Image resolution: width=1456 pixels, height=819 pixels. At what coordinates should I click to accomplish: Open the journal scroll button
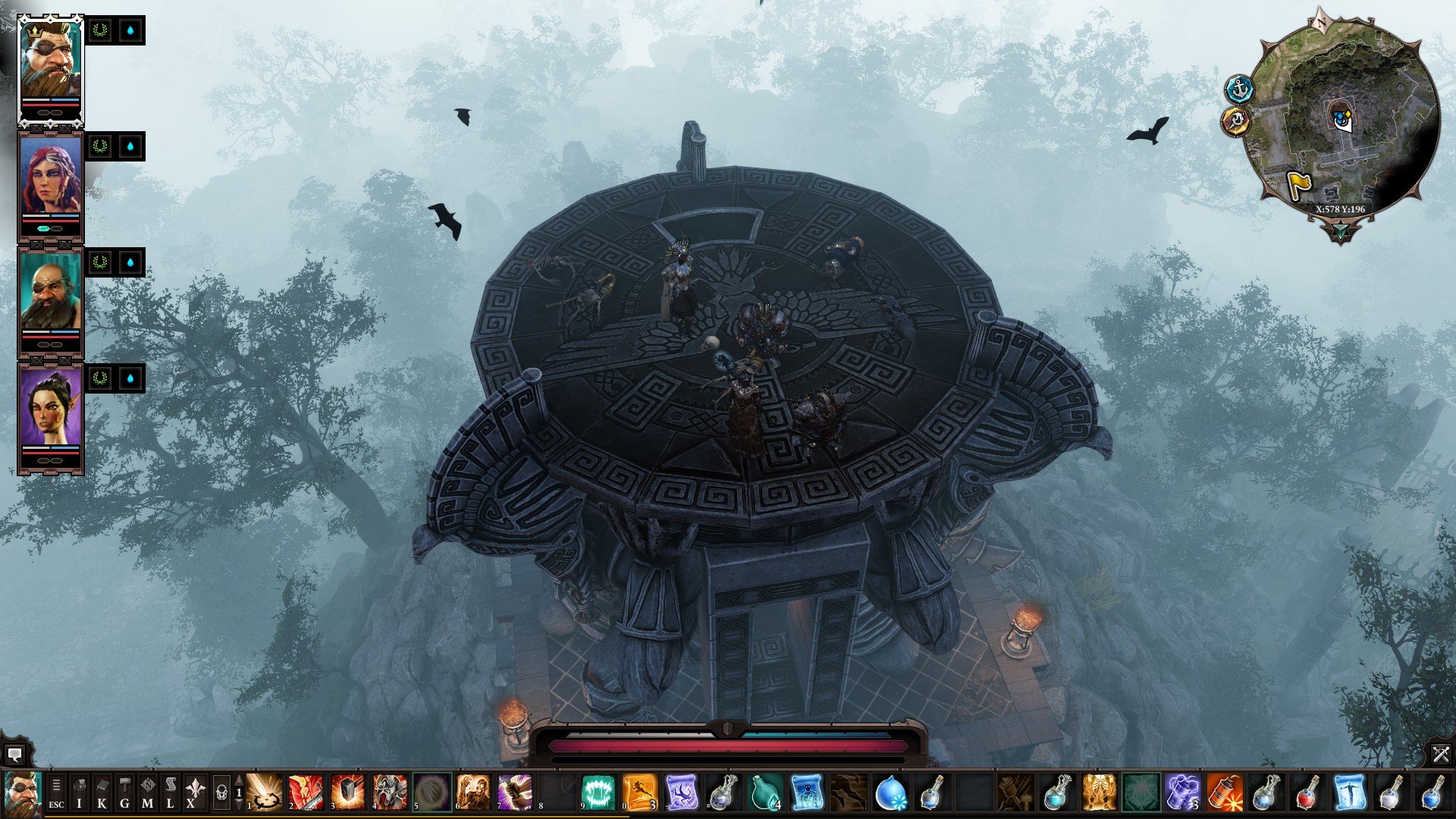(170, 793)
